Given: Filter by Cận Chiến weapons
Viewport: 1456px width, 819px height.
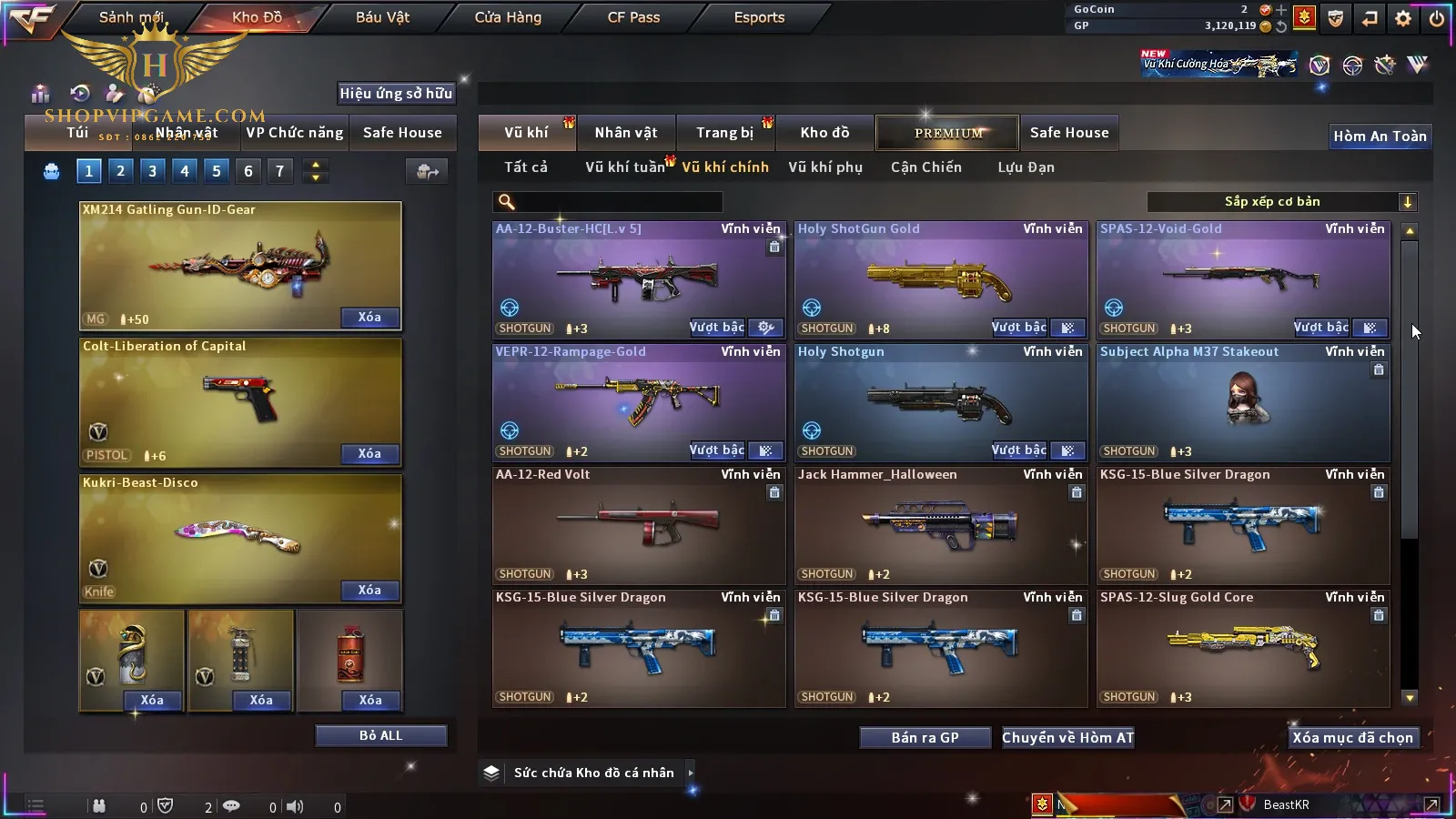Looking at the screenshot, I should pos(926,167).
